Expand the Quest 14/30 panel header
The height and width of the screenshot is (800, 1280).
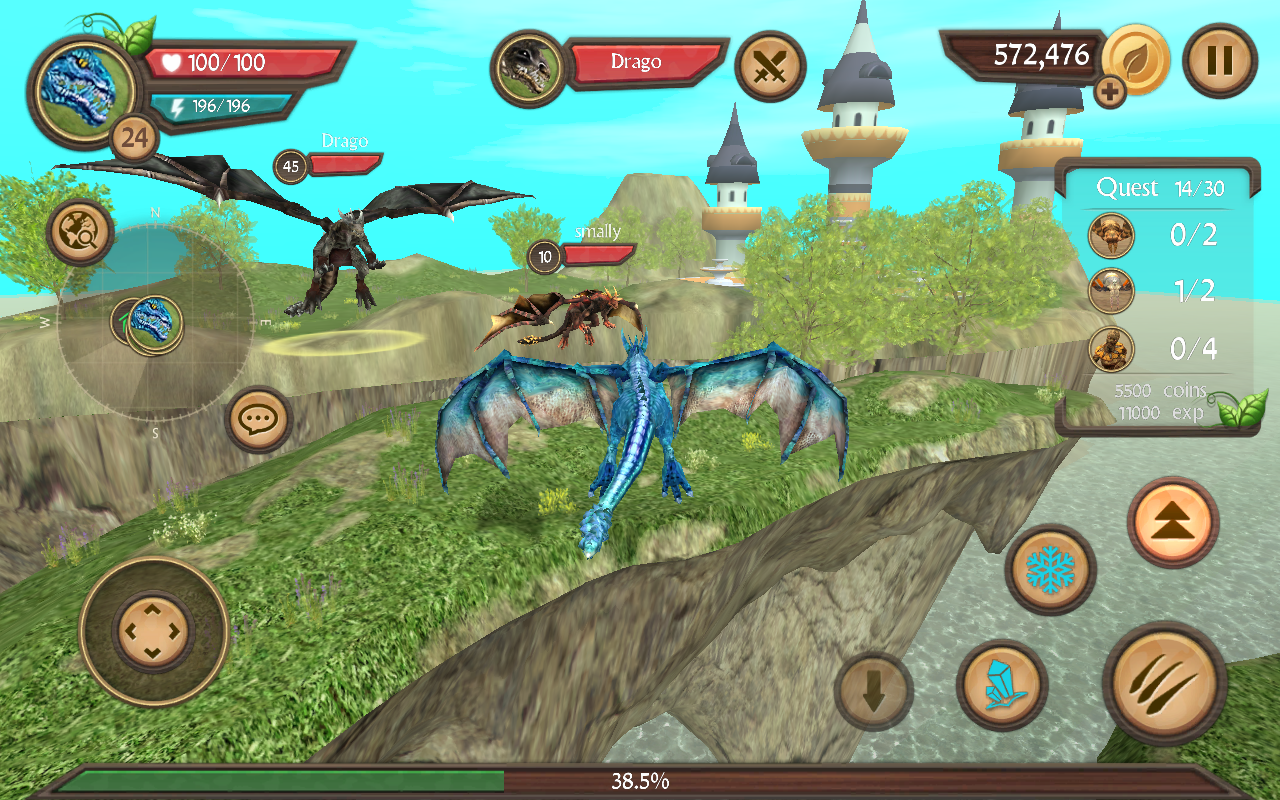1160,187
